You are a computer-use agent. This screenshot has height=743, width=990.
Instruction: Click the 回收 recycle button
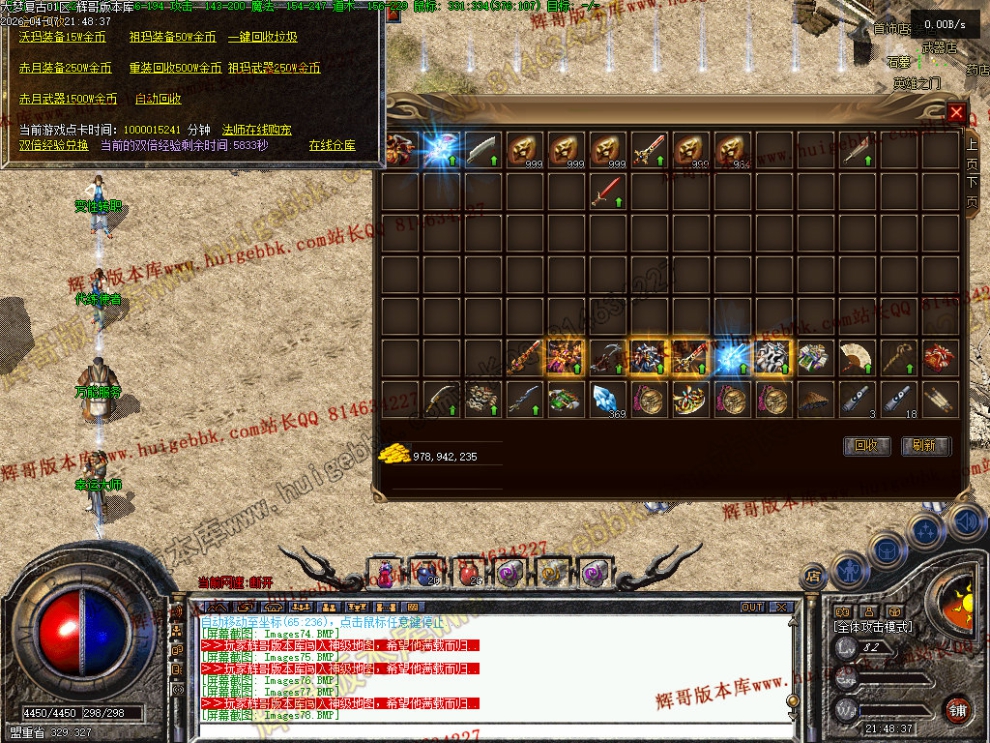(x=866, y=446)
